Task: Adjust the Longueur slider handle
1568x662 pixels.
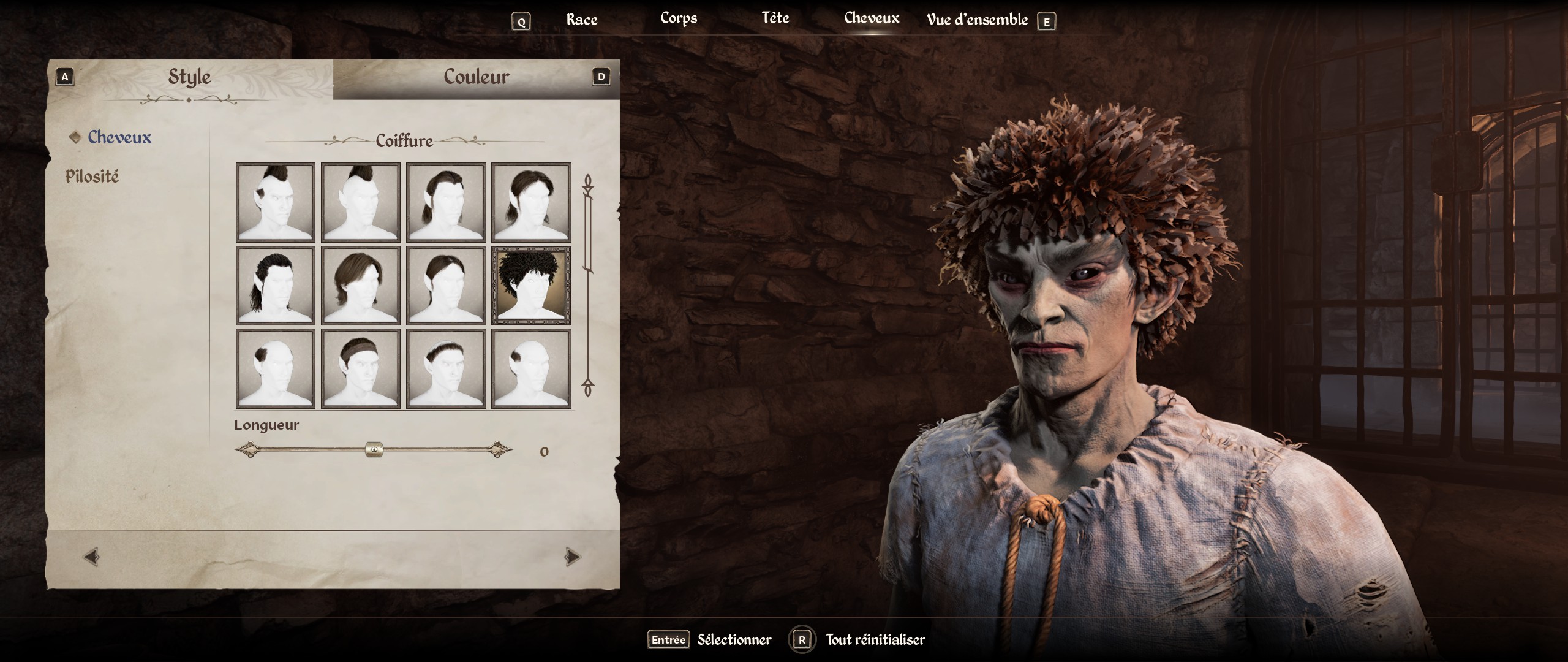Action: click(x=374, y=451)
